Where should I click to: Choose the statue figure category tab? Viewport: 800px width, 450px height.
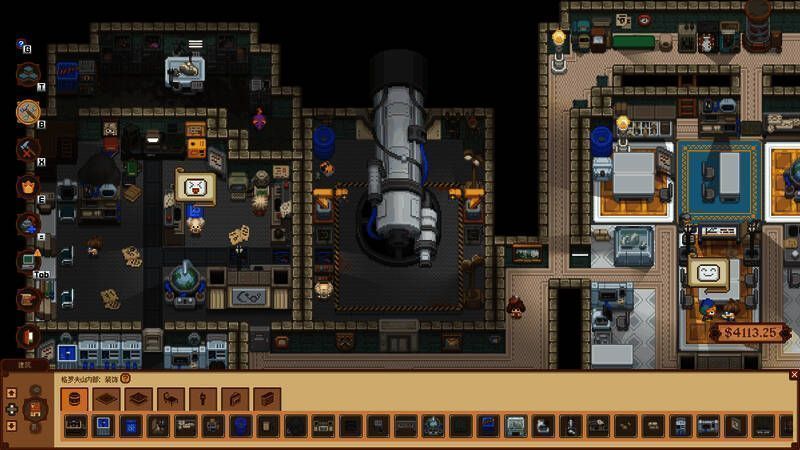203,399
